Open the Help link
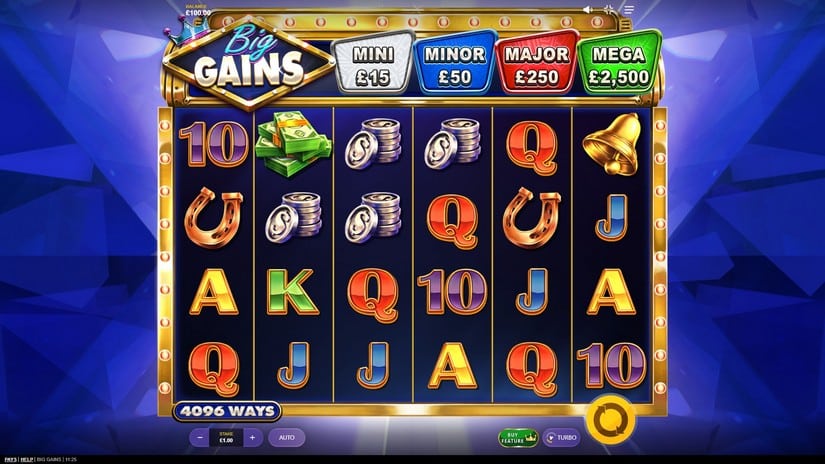This screenshot has width=825, height=464. click(x=27, y=459)
